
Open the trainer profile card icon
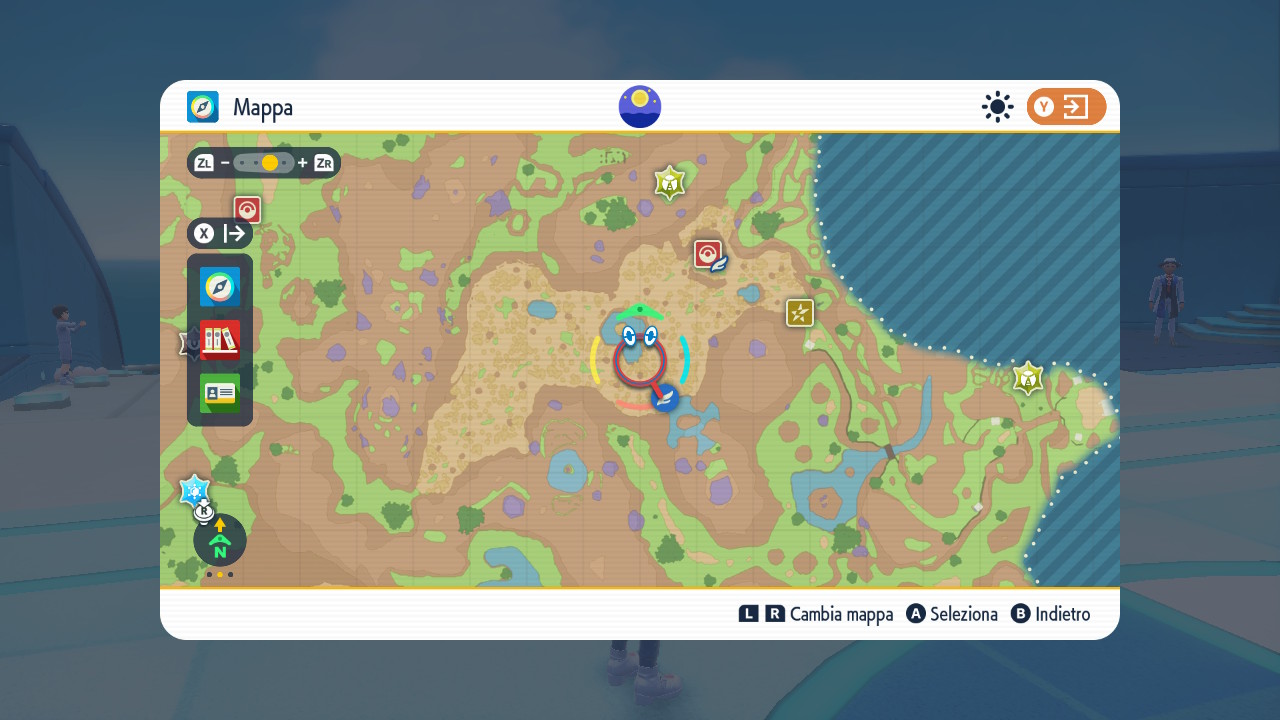pyautogui.click(x=220, y=393)
